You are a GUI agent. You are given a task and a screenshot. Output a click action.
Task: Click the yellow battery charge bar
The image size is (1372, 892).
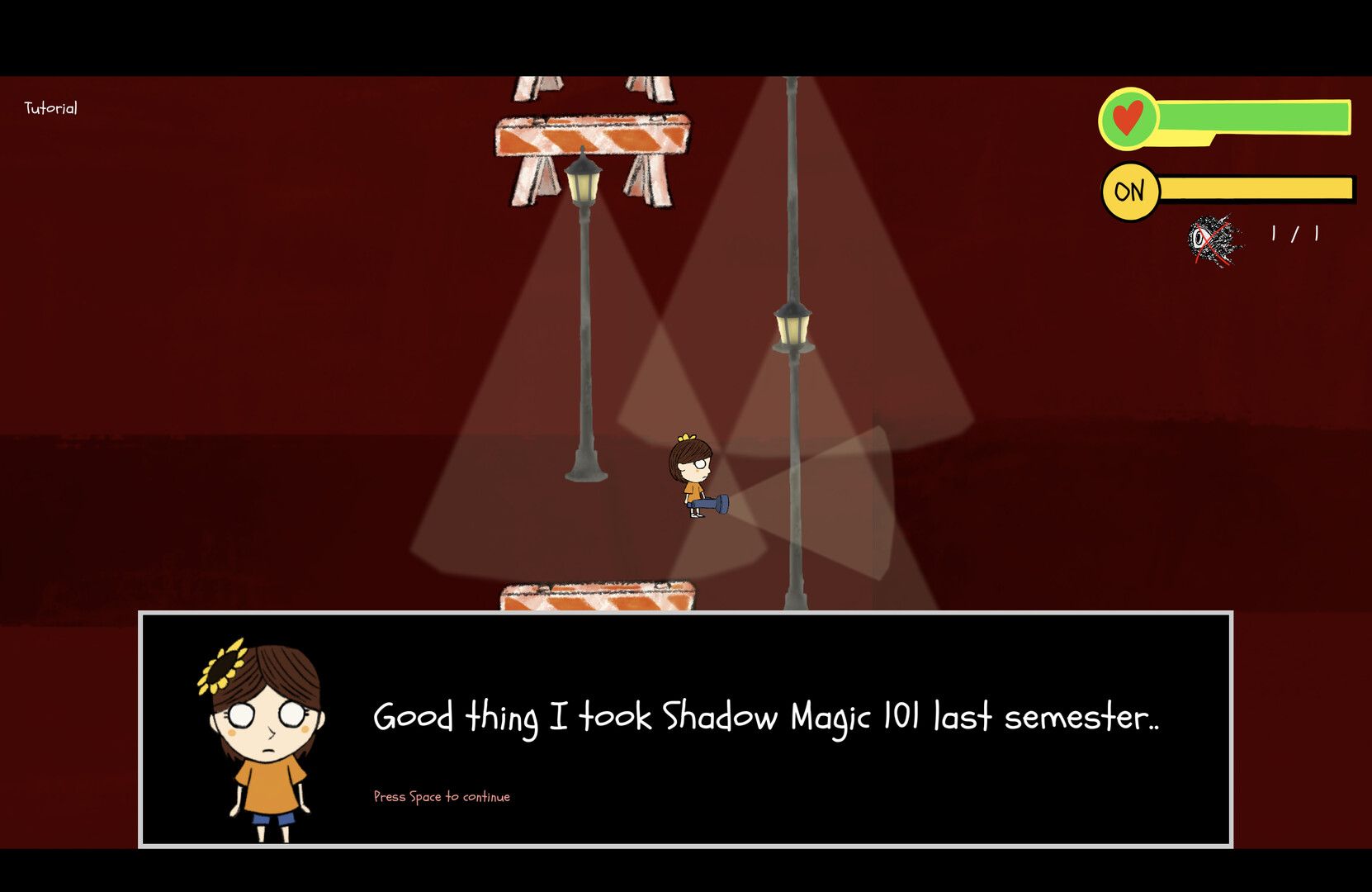coord(1255,191)
